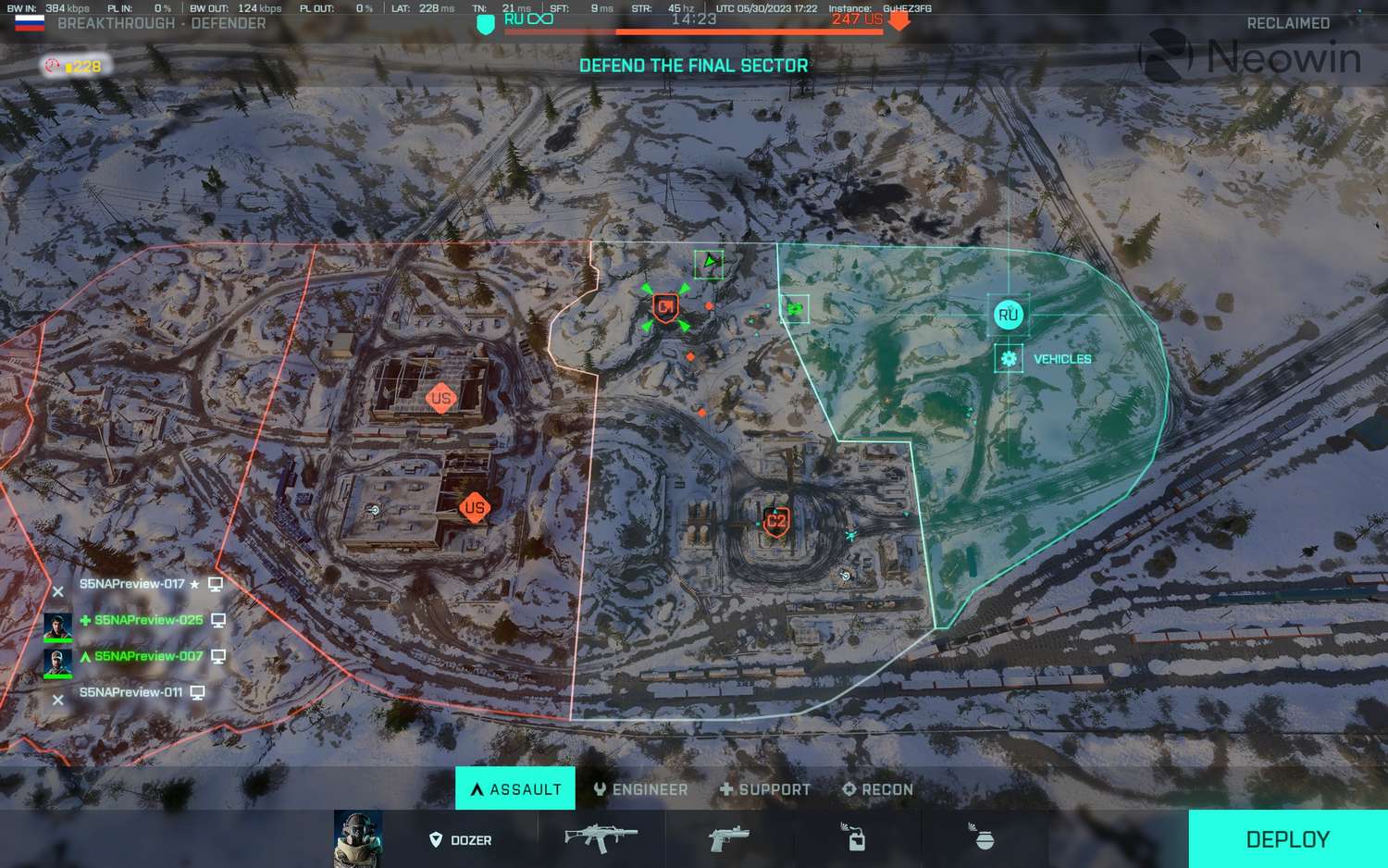Choose the Support class tab
The width and height of the screenshot is (1388, 868).
click(x=765, y=789)
